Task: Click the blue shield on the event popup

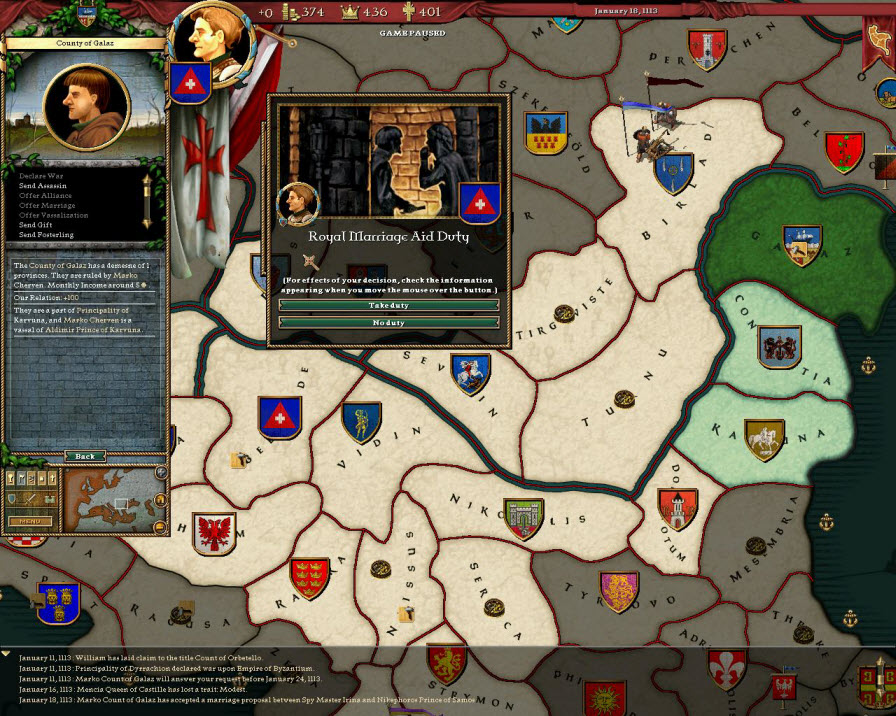Action: coord(479,203)
